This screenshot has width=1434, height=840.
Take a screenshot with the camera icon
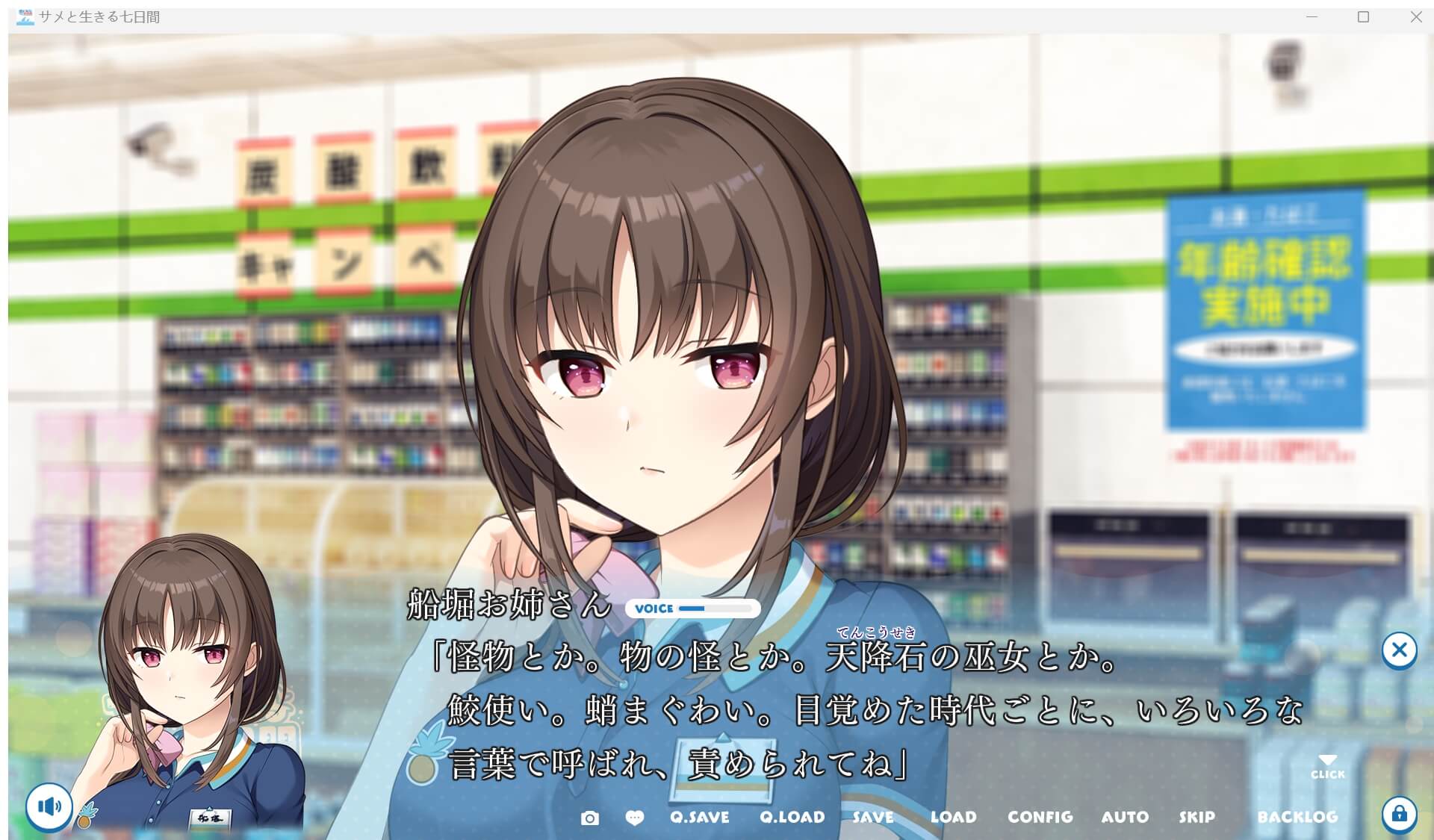[591, 818]
